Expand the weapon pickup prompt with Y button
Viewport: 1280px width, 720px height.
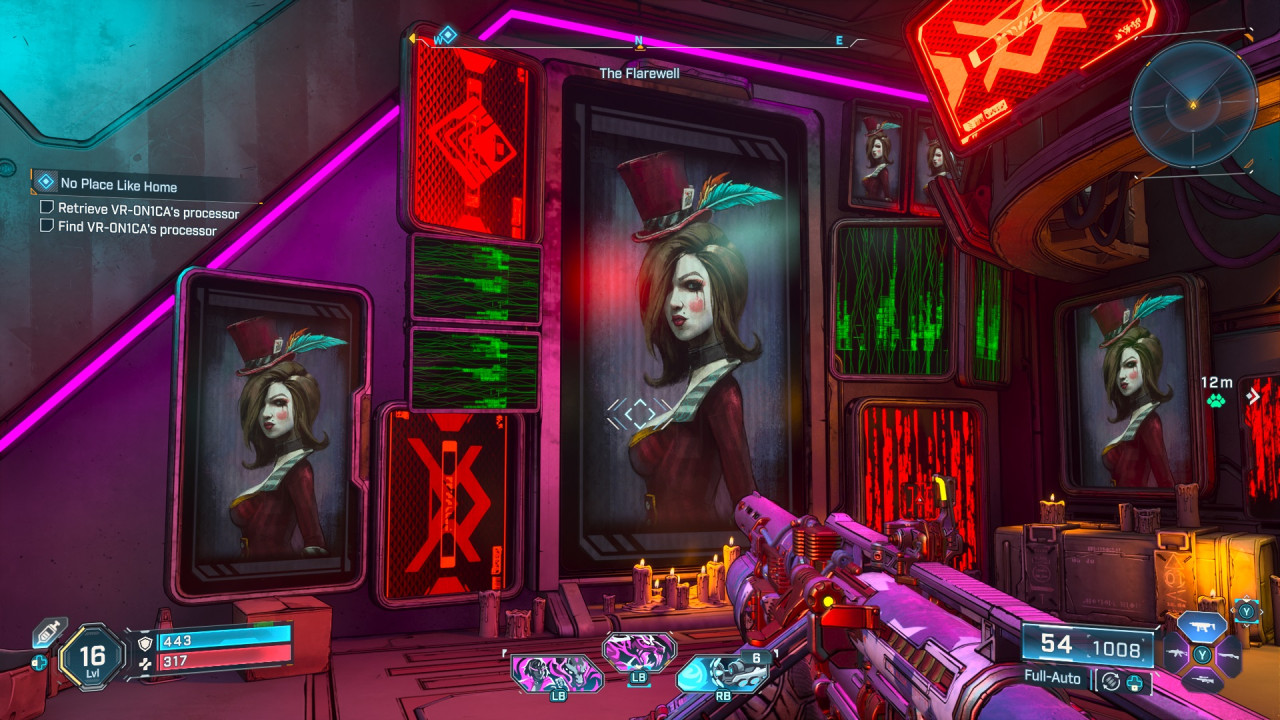pos(1247,610)
